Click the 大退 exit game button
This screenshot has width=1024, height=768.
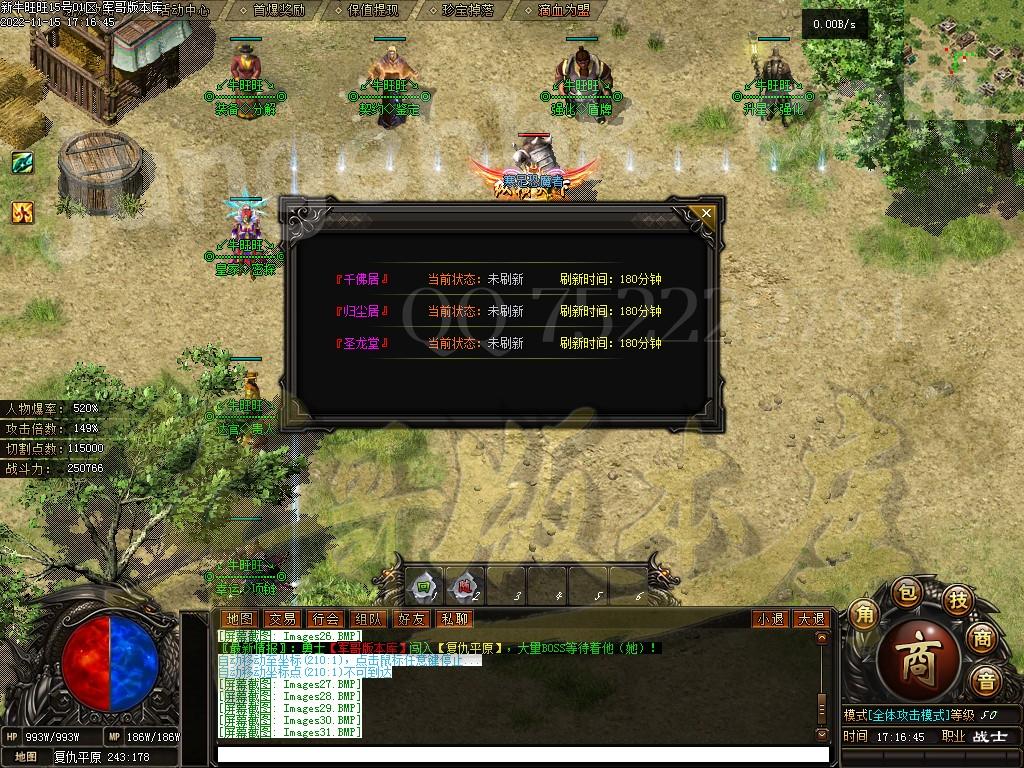810,619
